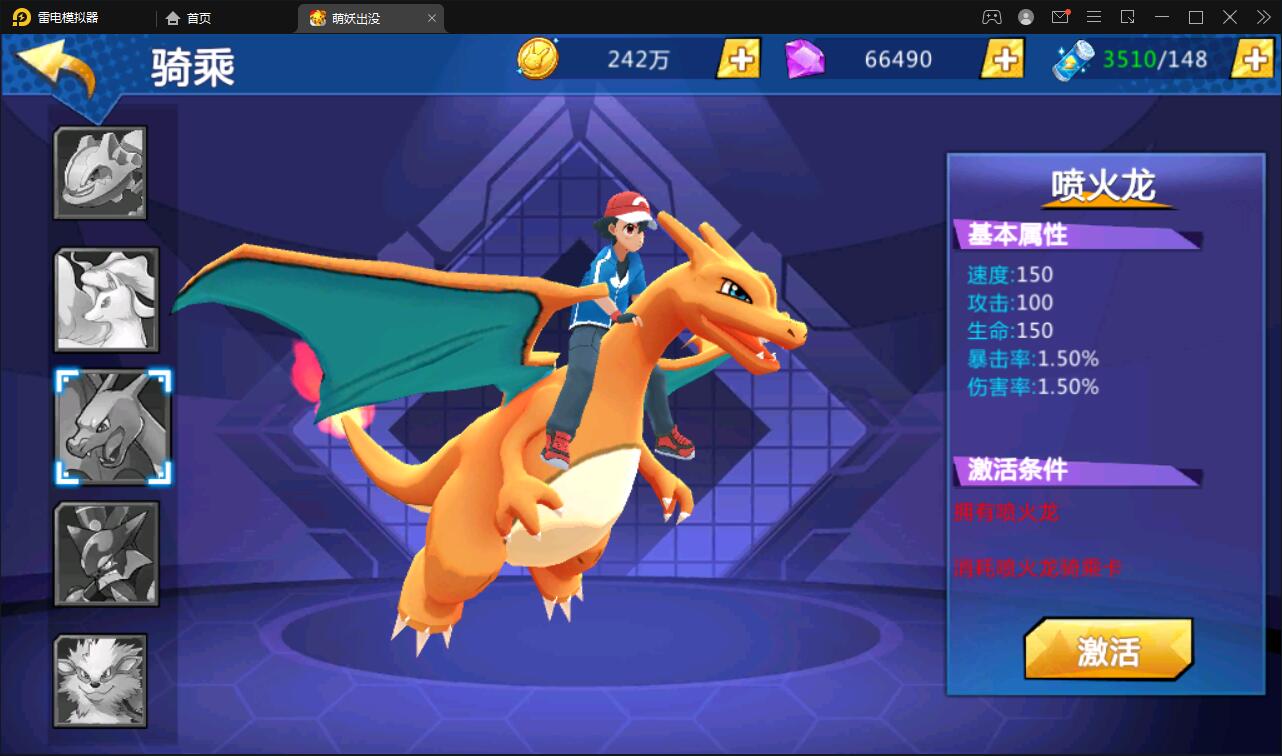The width and height of the screenshot is (1282, 756).
Task: Buy more purple gems with plus button
Action: coord(1001,59)
